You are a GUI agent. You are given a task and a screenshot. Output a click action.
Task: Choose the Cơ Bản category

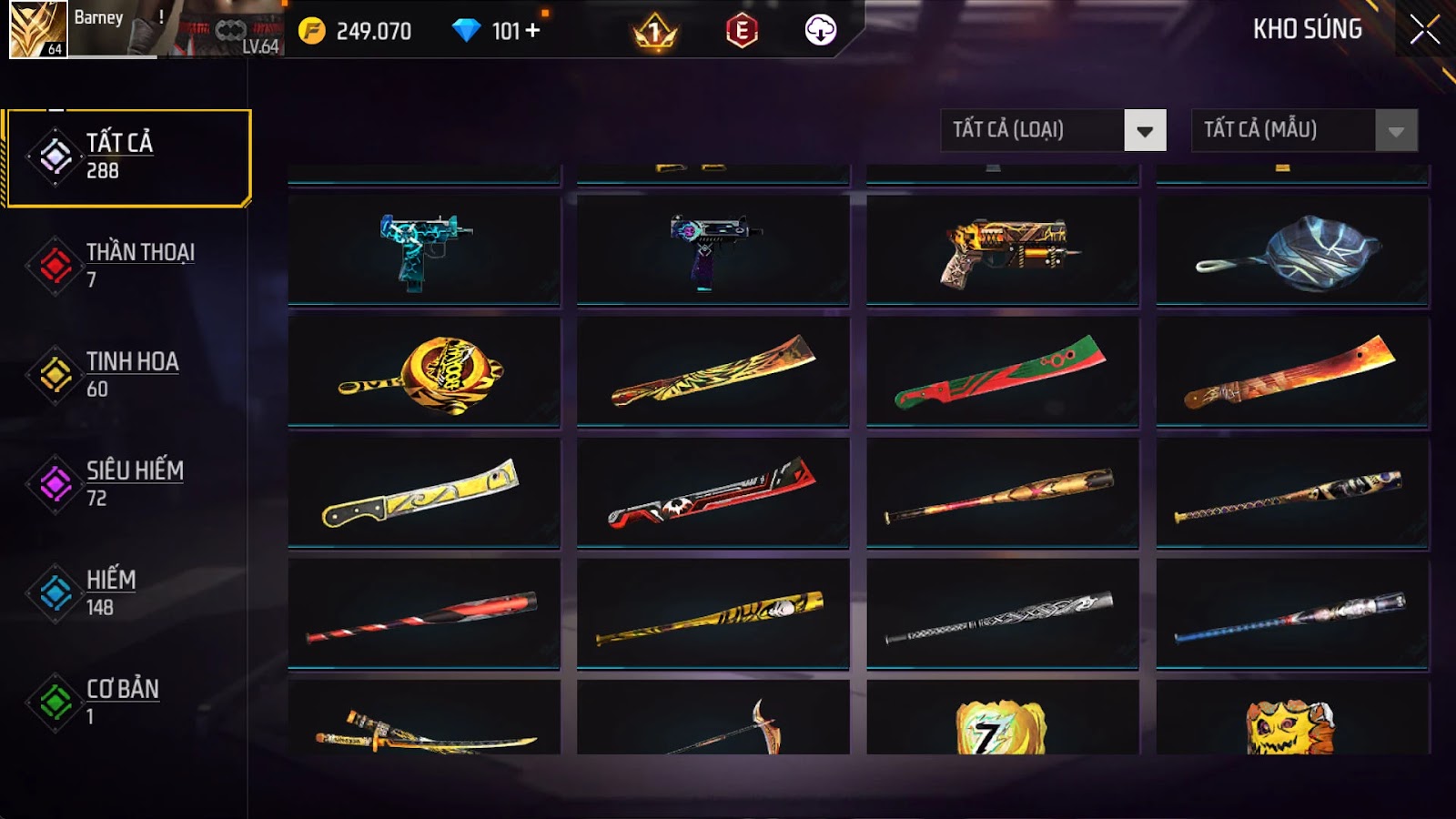click(x=128, y=702)
